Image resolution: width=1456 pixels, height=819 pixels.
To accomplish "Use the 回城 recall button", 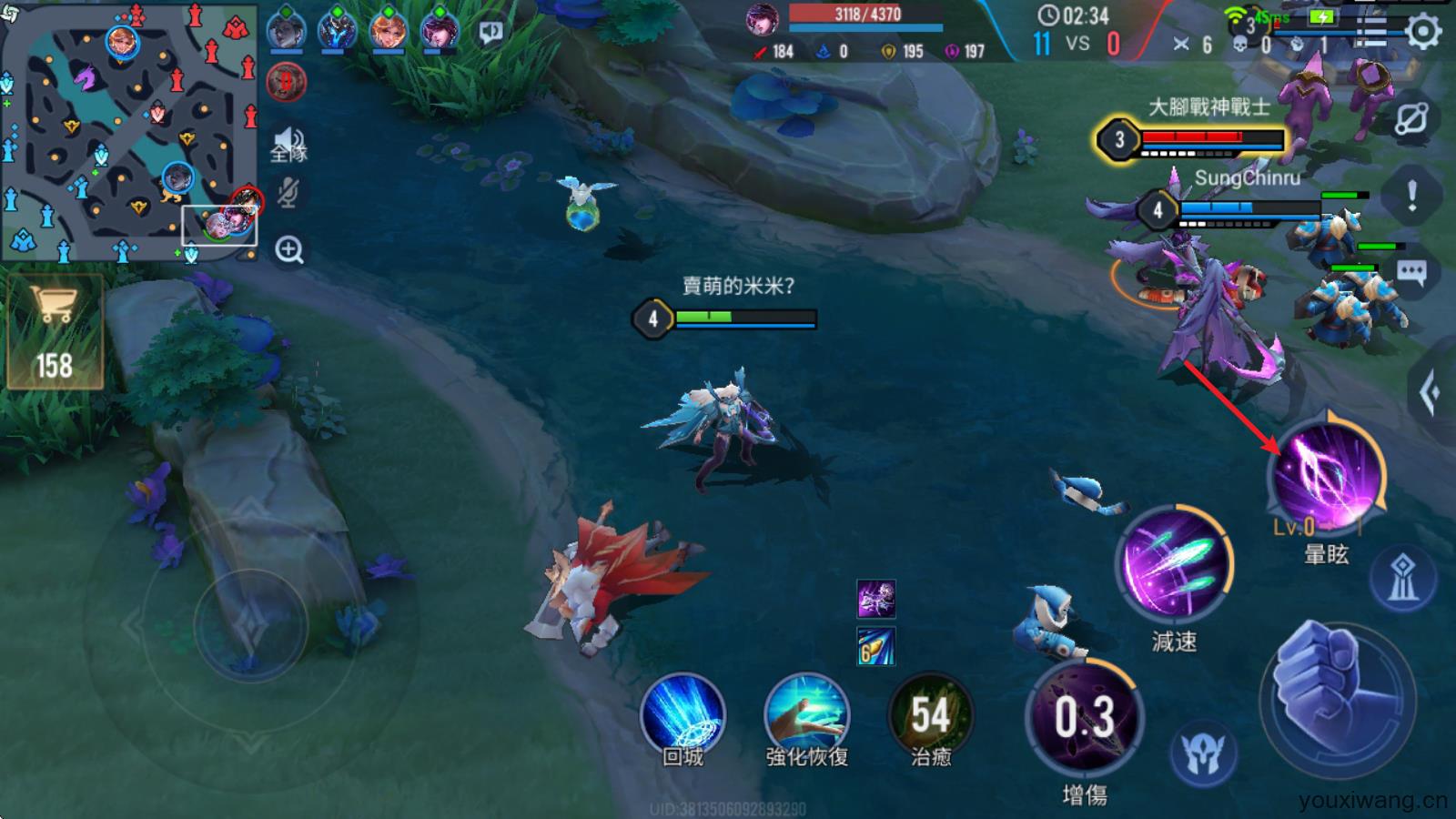I will click(x=682, y=716).
